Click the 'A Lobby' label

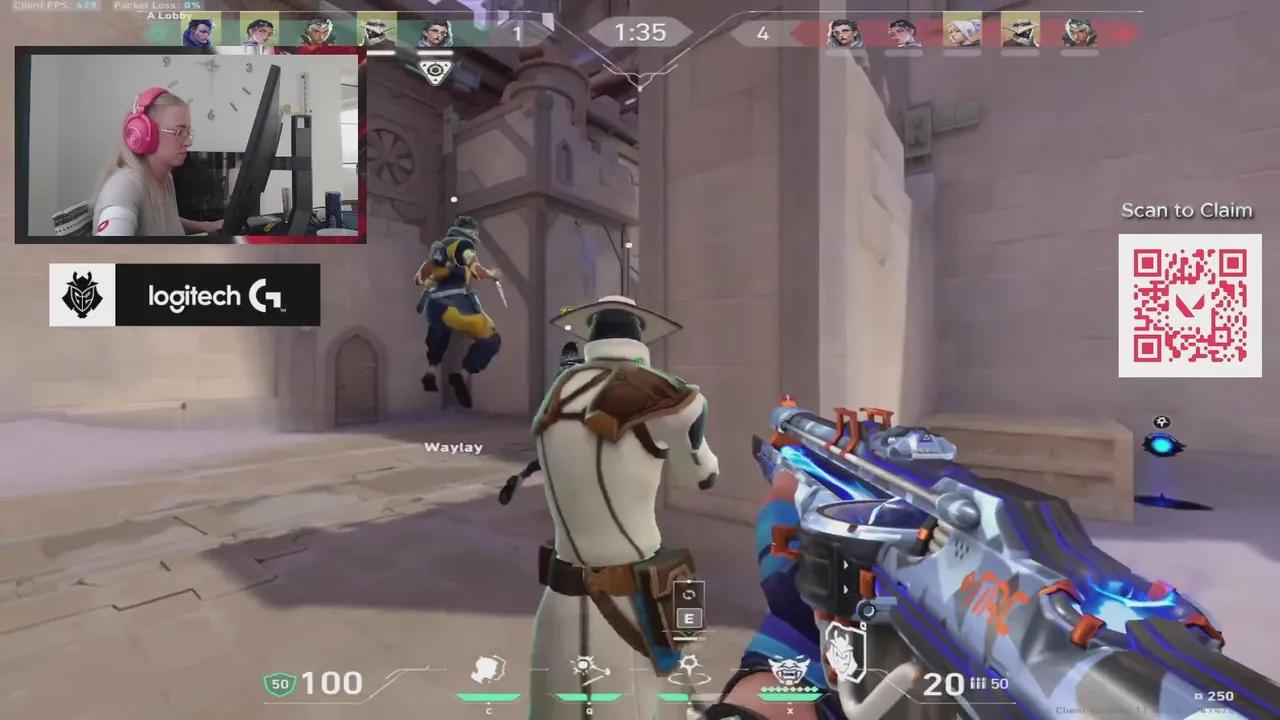click(x=166, y=16)
